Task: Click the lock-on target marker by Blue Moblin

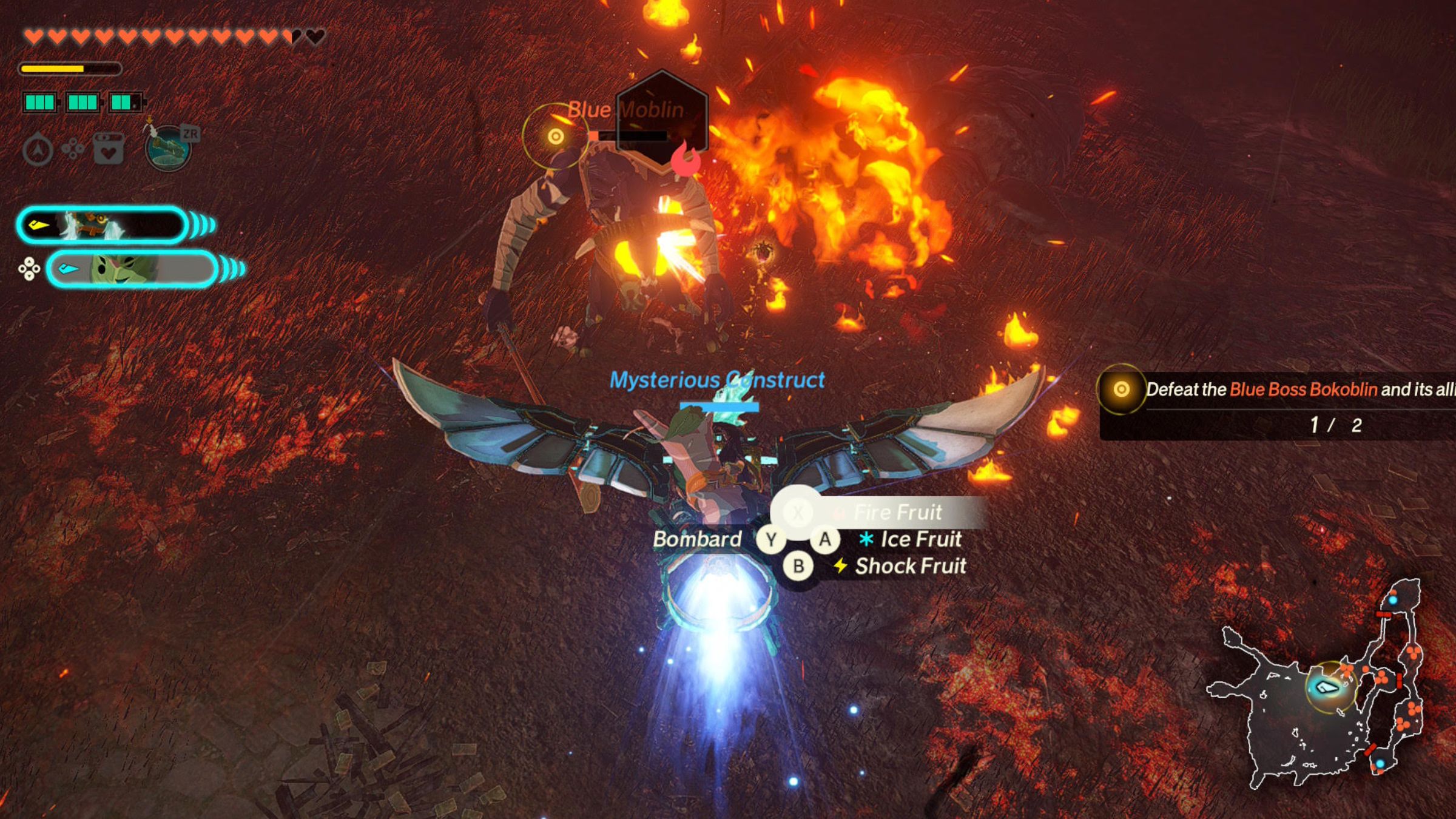Action: 555,136
